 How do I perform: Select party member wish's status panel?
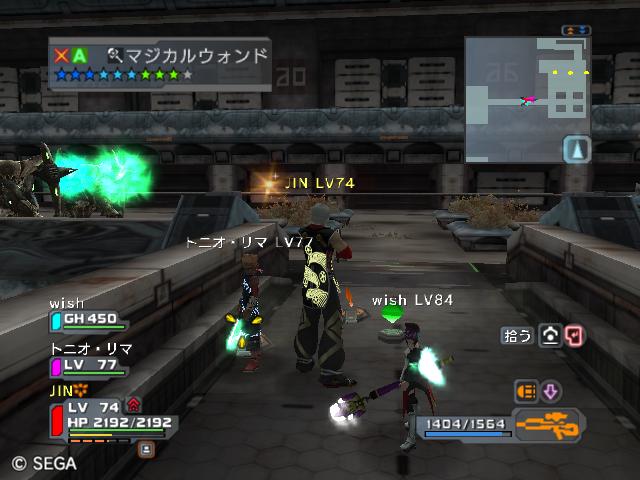[90, 319]
